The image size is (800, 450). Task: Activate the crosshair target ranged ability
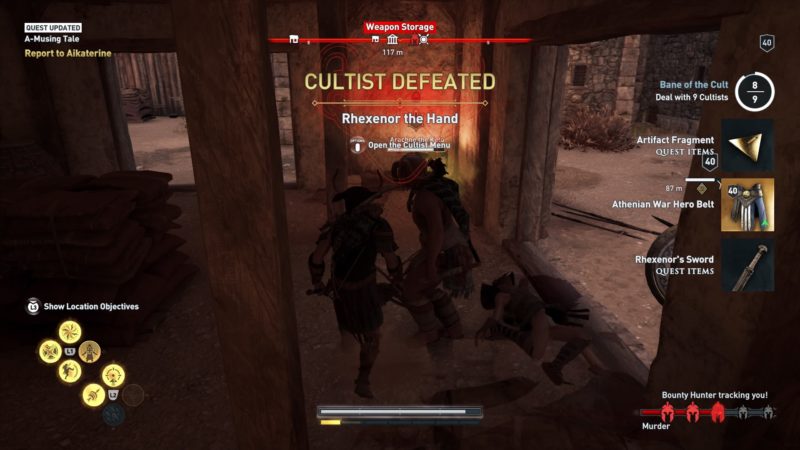[113, 375]
